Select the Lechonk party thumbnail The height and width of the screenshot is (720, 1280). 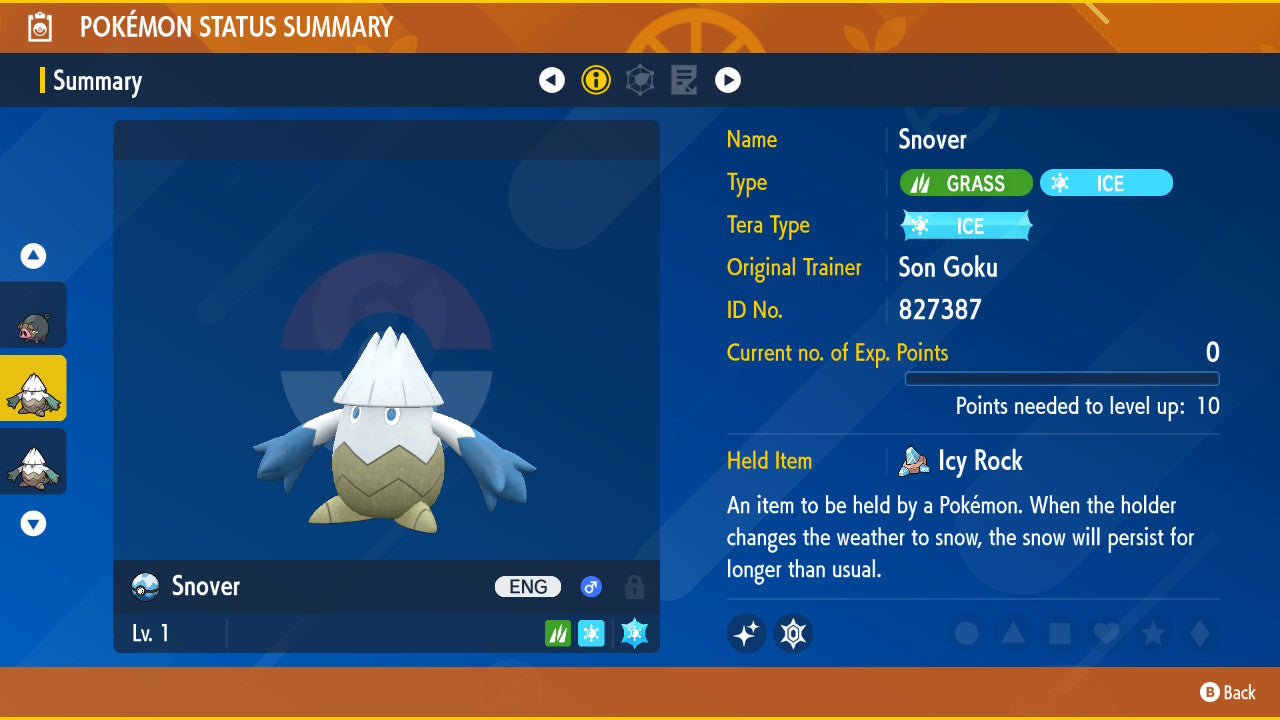click(x=33, y=315)
